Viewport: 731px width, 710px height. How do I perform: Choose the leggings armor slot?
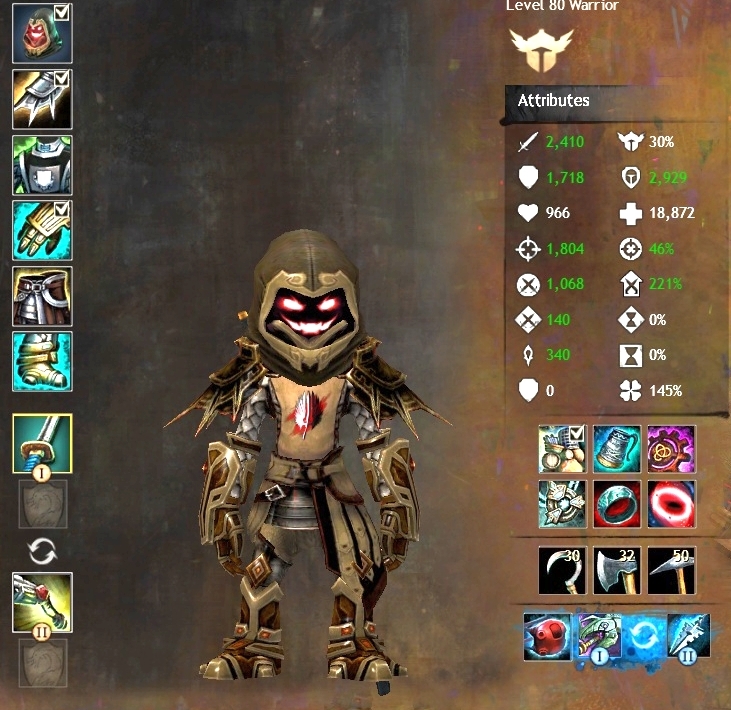point(41,296)
